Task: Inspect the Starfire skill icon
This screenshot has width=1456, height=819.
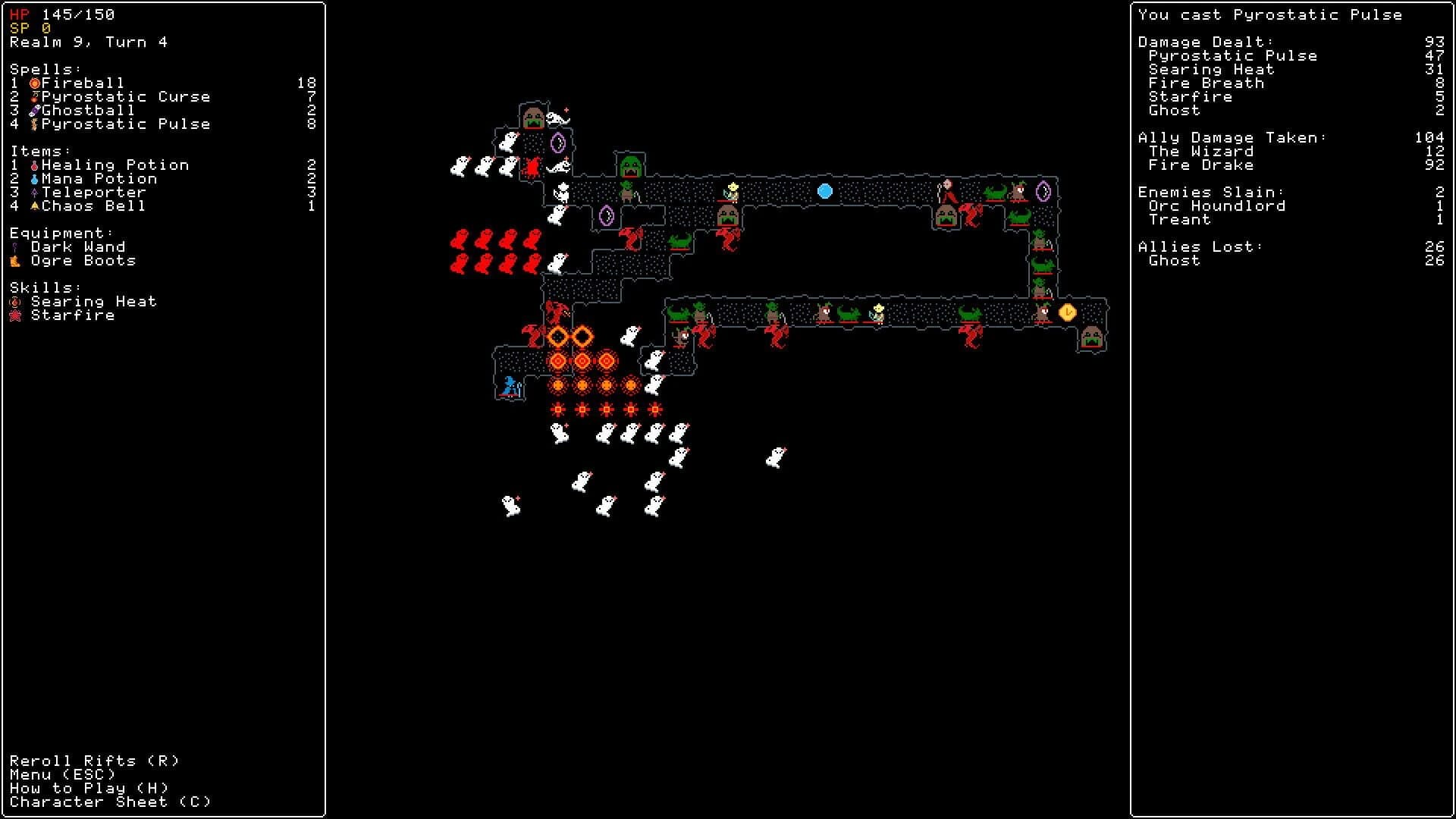Action: pyautogui.click(x=14, y=315)
